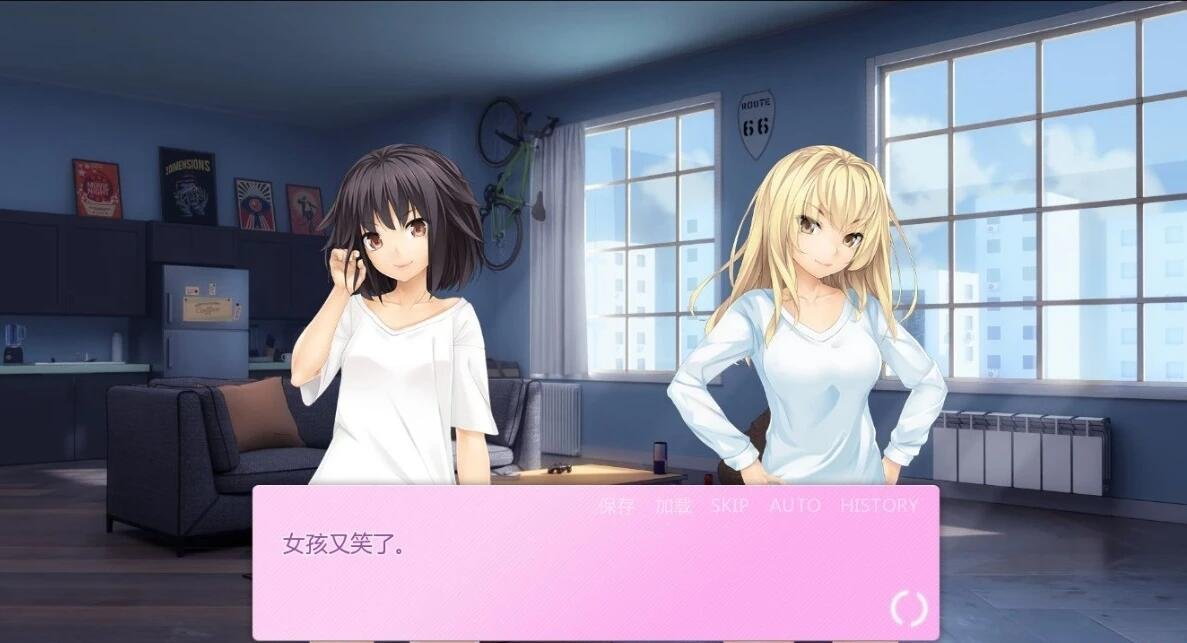Open the 保存 save menu
Image resolution: width=1187 pixels, height=643 pixels.
pos(616,506)
